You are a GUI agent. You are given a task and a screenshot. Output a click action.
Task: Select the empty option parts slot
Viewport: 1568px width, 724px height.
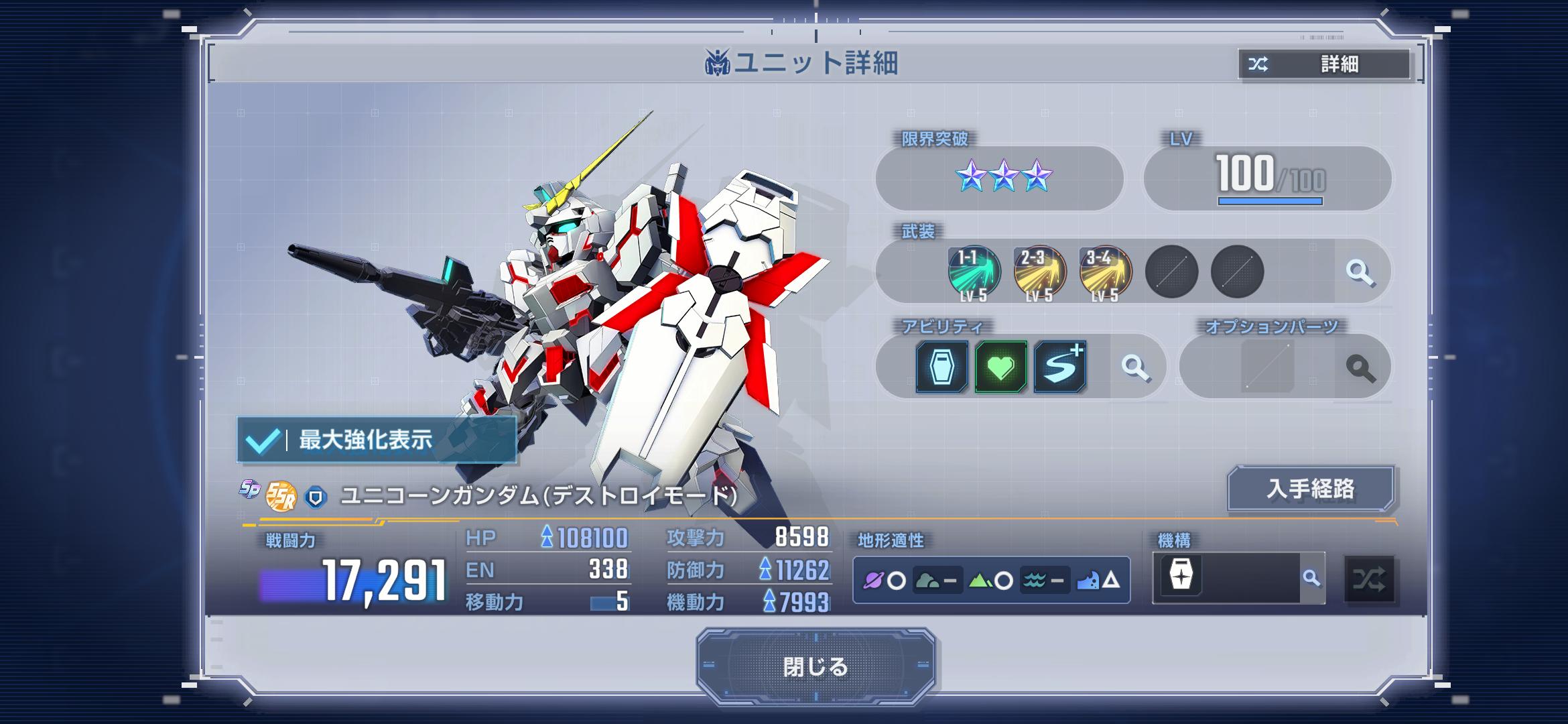point(1267,367)
